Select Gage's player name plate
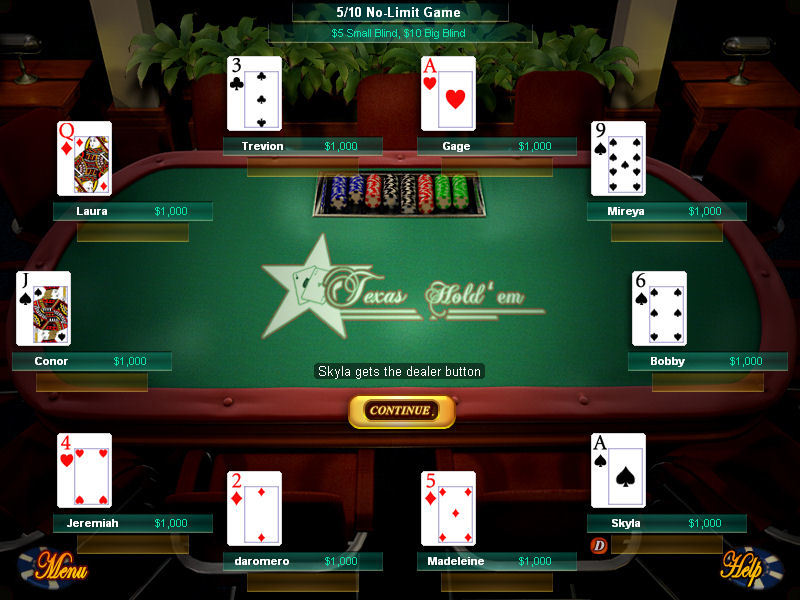Screen dimensions: 800x600 [497, 146]
